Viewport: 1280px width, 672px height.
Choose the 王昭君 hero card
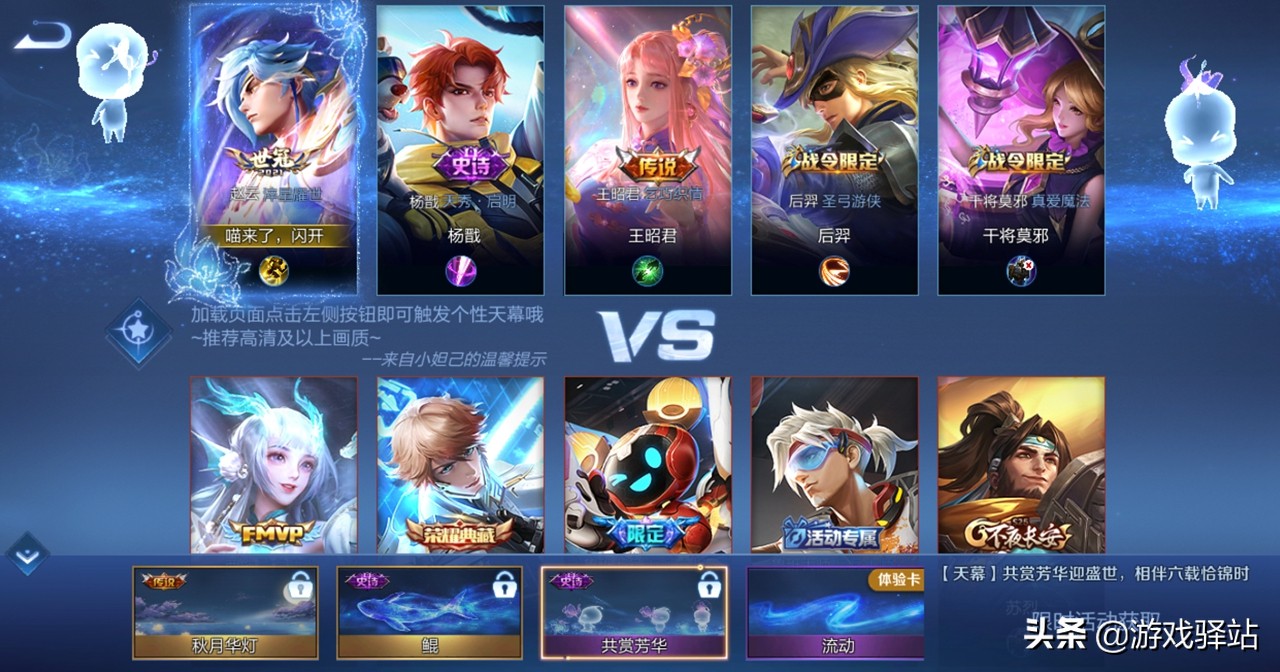647,150
